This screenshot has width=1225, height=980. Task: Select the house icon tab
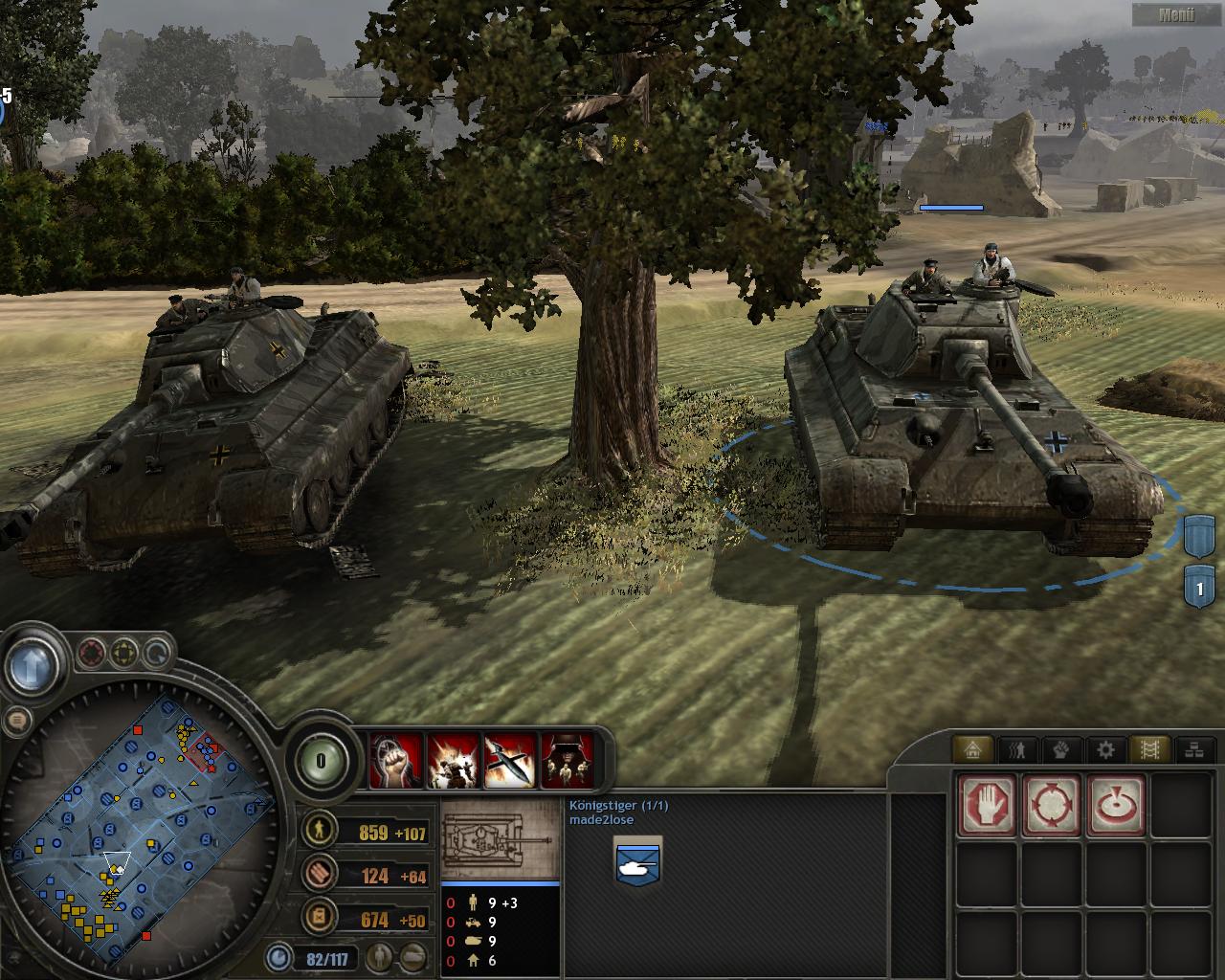(x=973, y=749)
